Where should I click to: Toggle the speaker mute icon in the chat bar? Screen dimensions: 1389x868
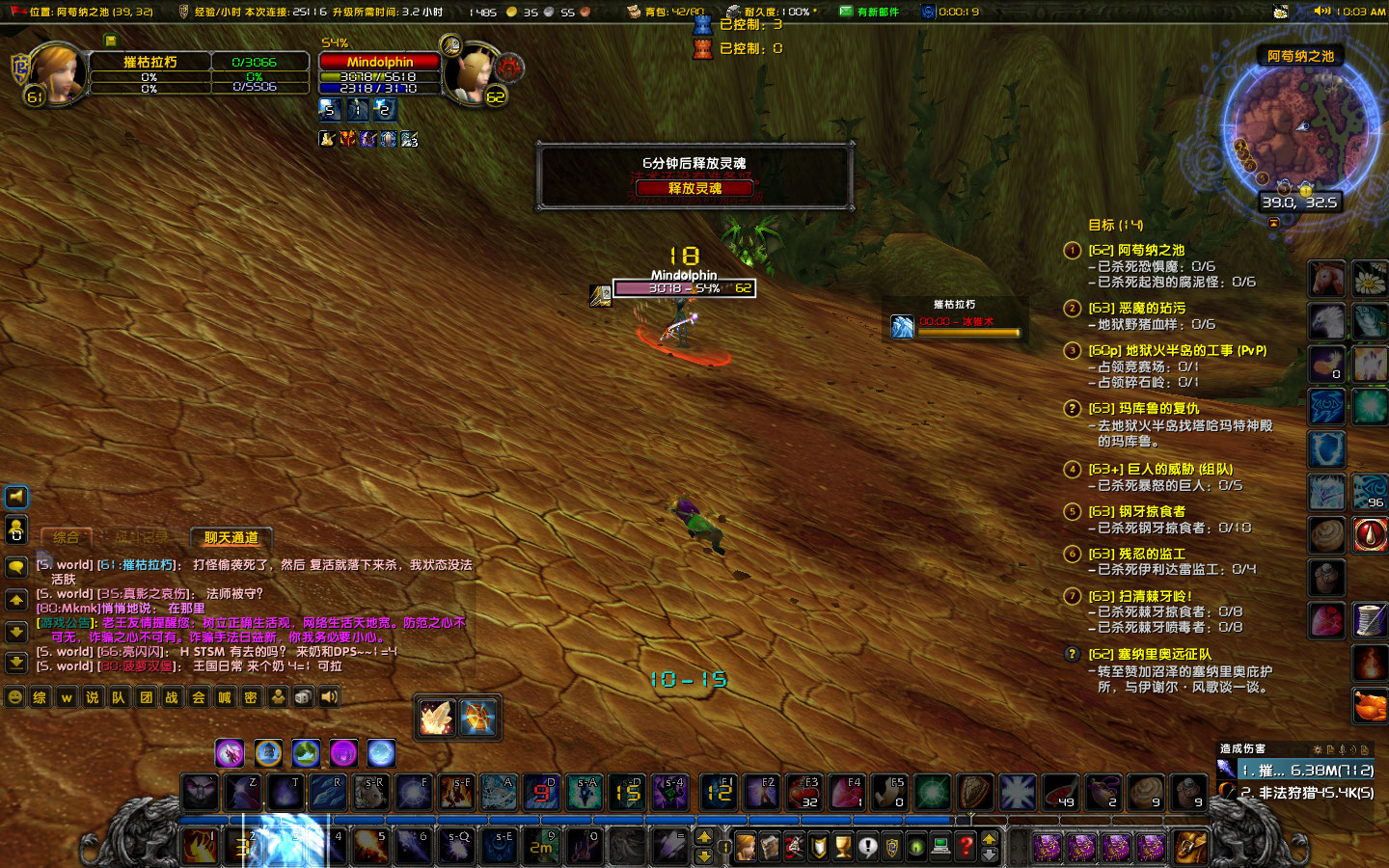click(329, 696)
